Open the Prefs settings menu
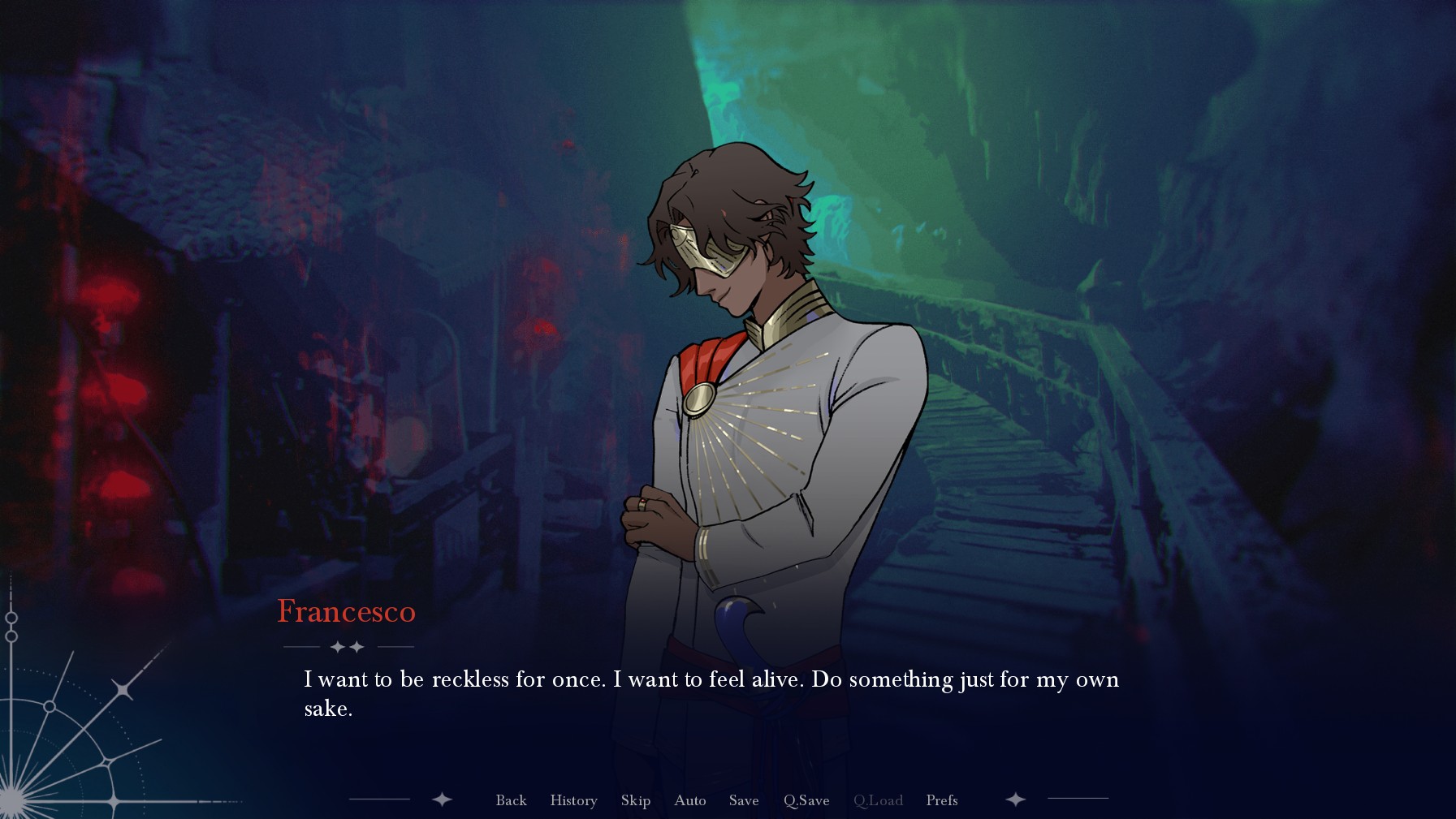1456x819 pixels. pos(941,800)
